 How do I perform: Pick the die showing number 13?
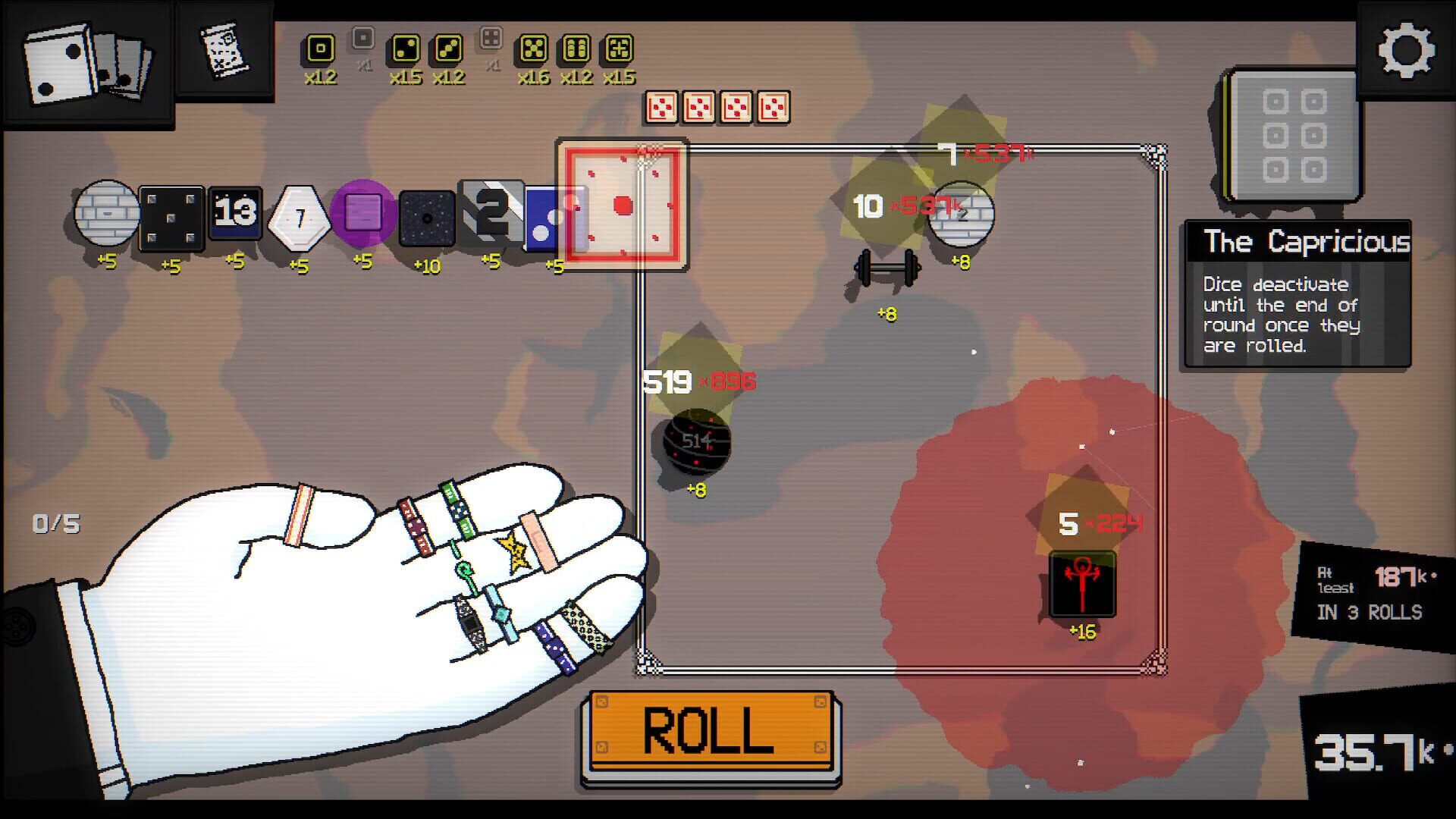tap(235, 215)
